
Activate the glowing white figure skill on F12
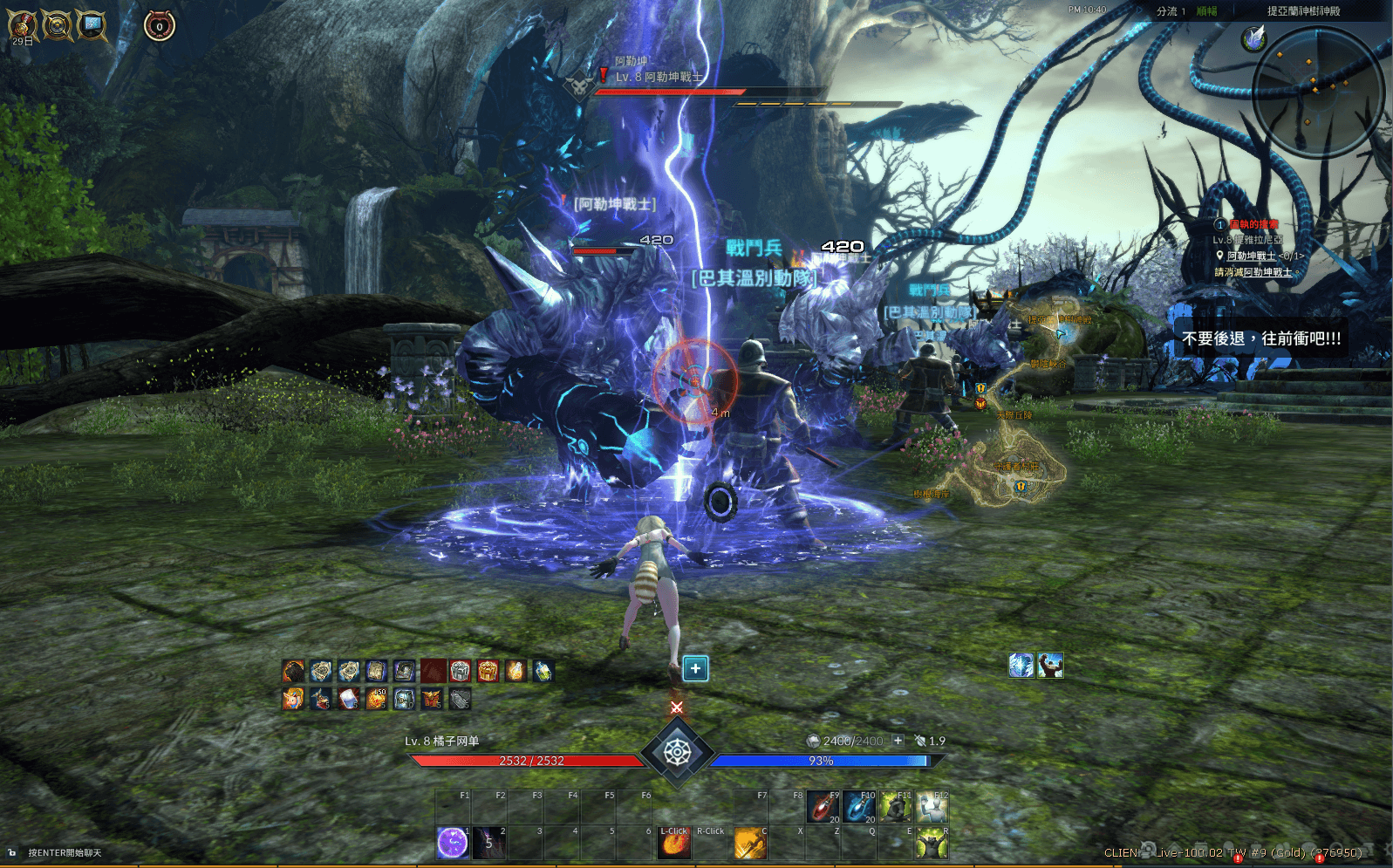click(x=932, y=807)
